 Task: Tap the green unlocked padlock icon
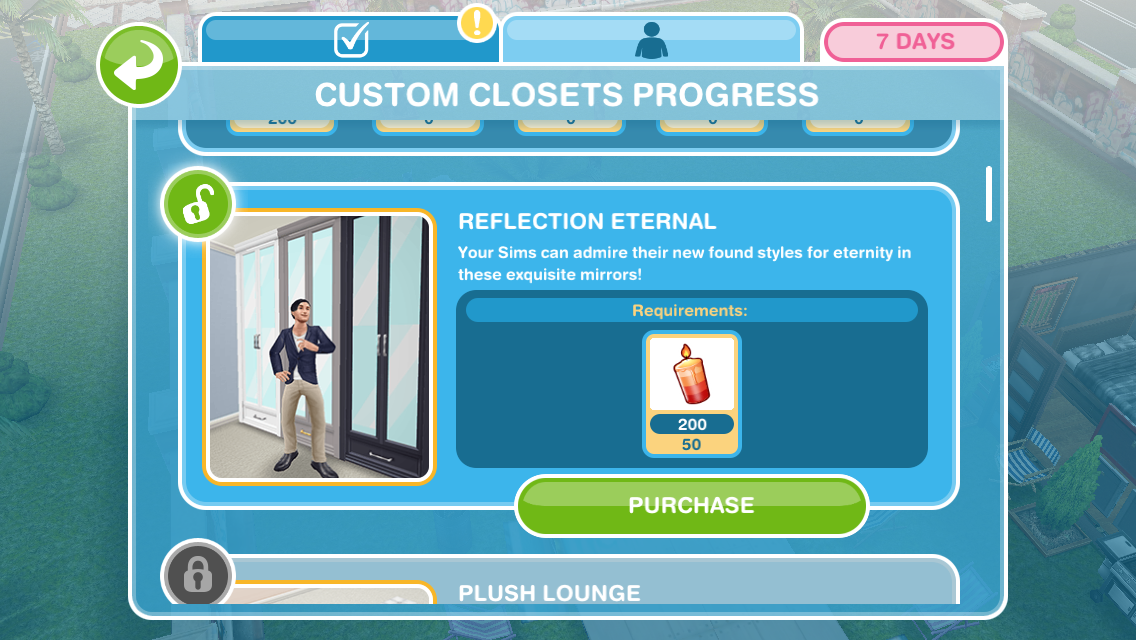[x=197, y=207]
